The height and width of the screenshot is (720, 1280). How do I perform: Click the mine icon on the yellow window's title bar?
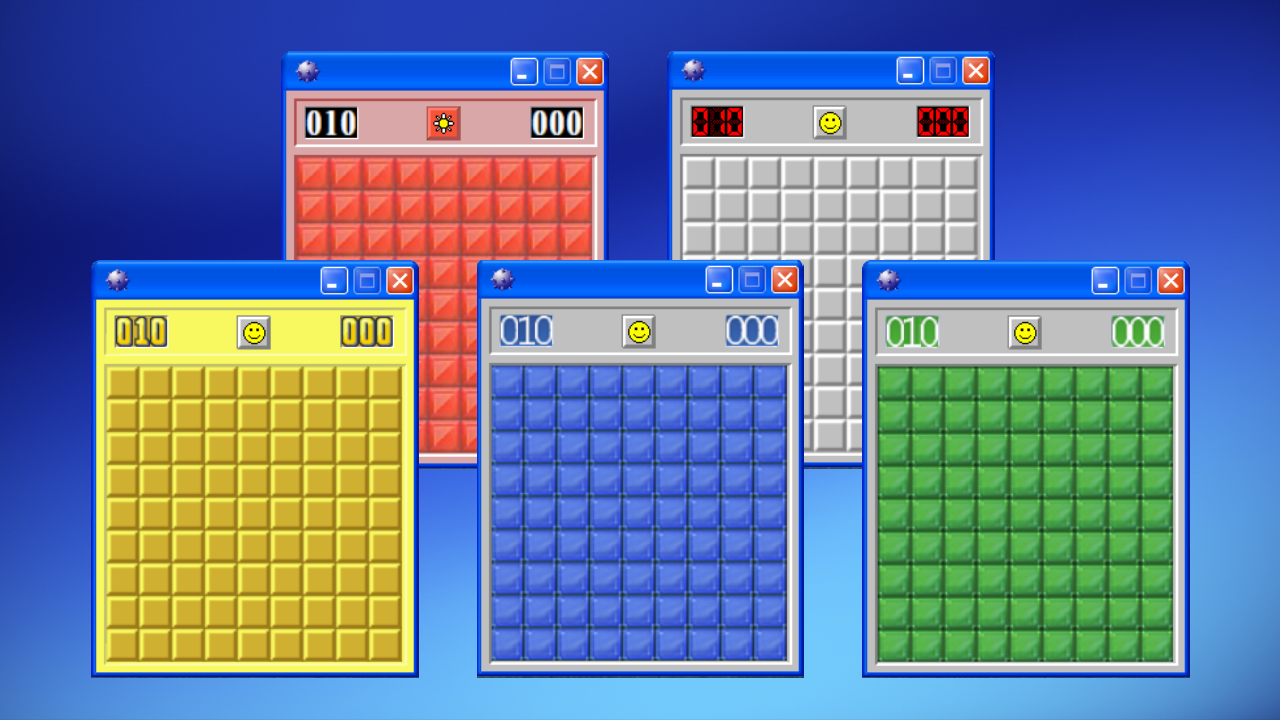coord(119,280)
